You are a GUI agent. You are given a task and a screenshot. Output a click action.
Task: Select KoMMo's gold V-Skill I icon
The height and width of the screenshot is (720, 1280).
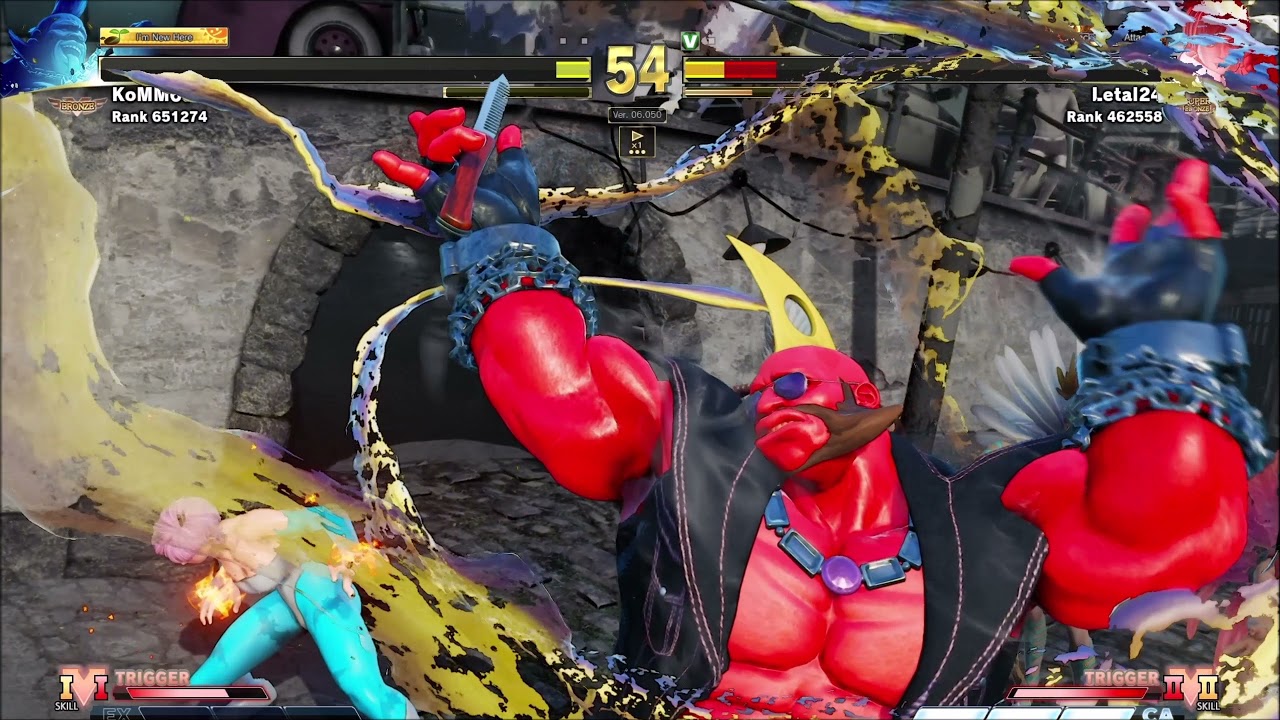pos(67,687)
